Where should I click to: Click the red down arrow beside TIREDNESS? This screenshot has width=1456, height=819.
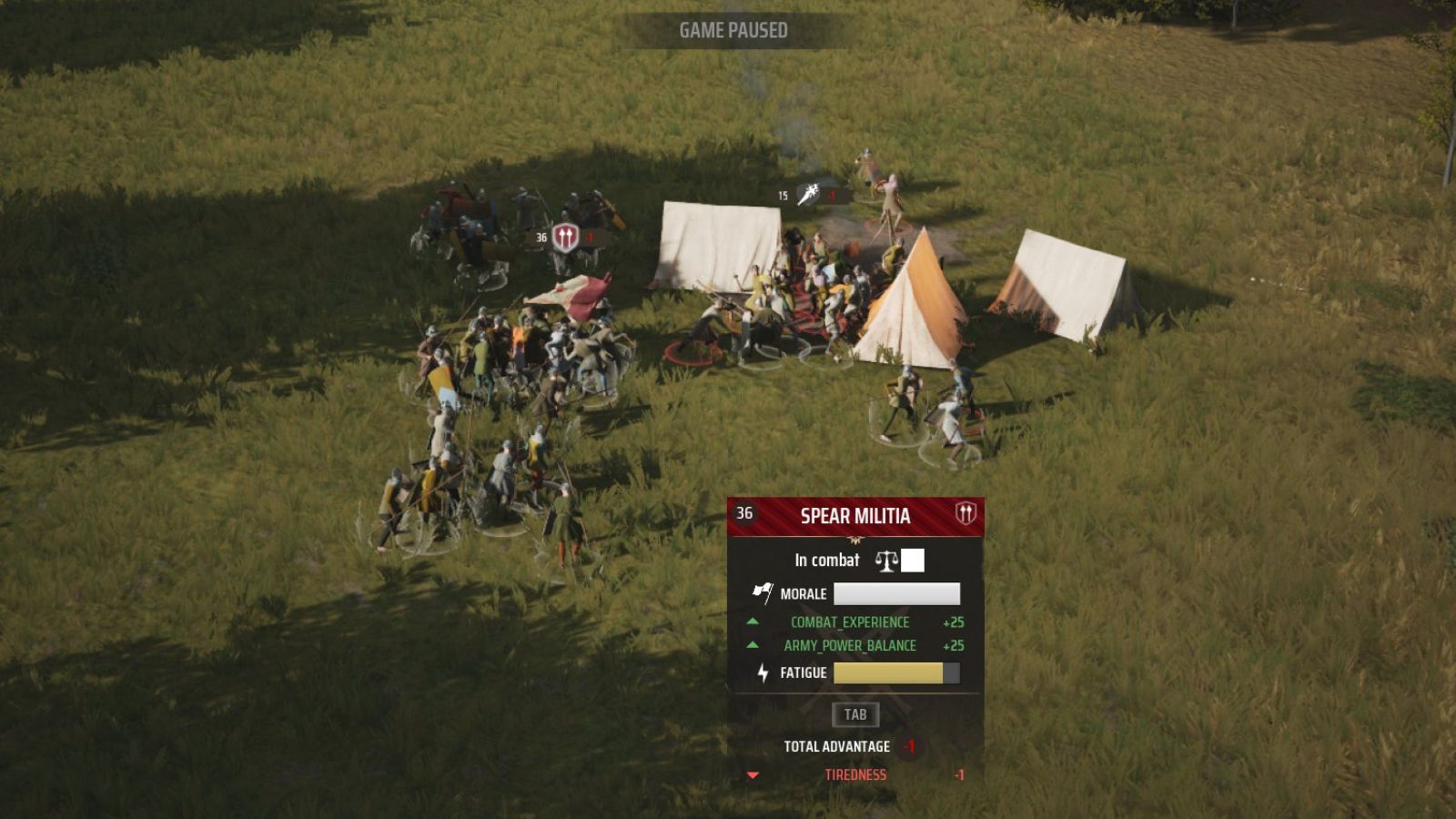752,775
